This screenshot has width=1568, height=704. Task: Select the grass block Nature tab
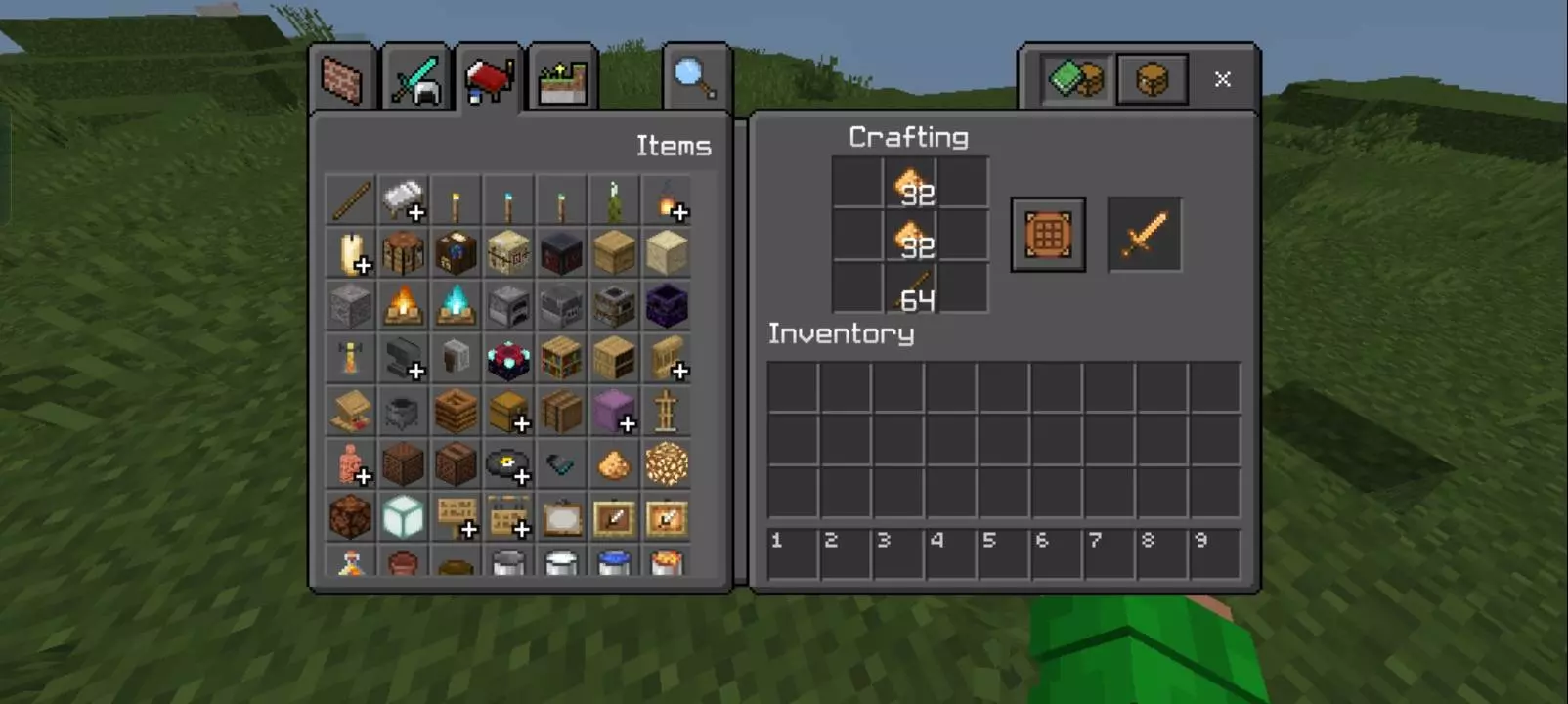coord(562,80)
